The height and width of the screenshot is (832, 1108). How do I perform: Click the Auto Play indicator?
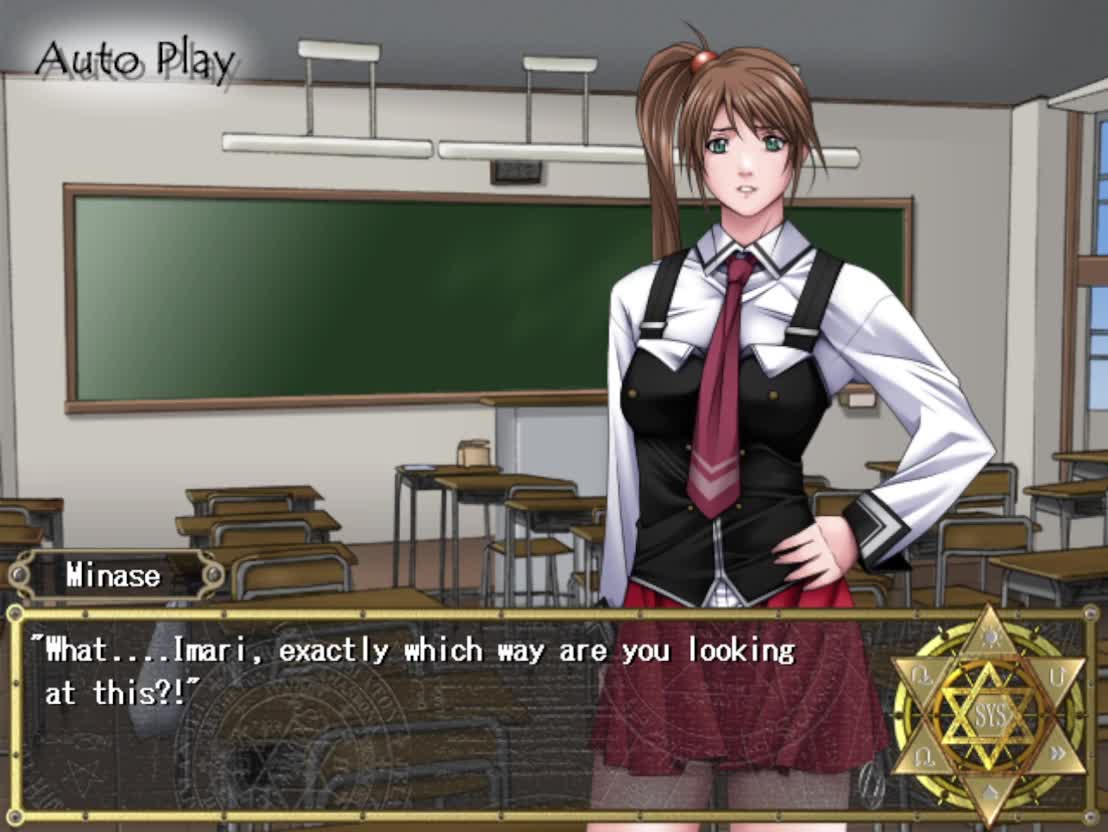(135, 62)
